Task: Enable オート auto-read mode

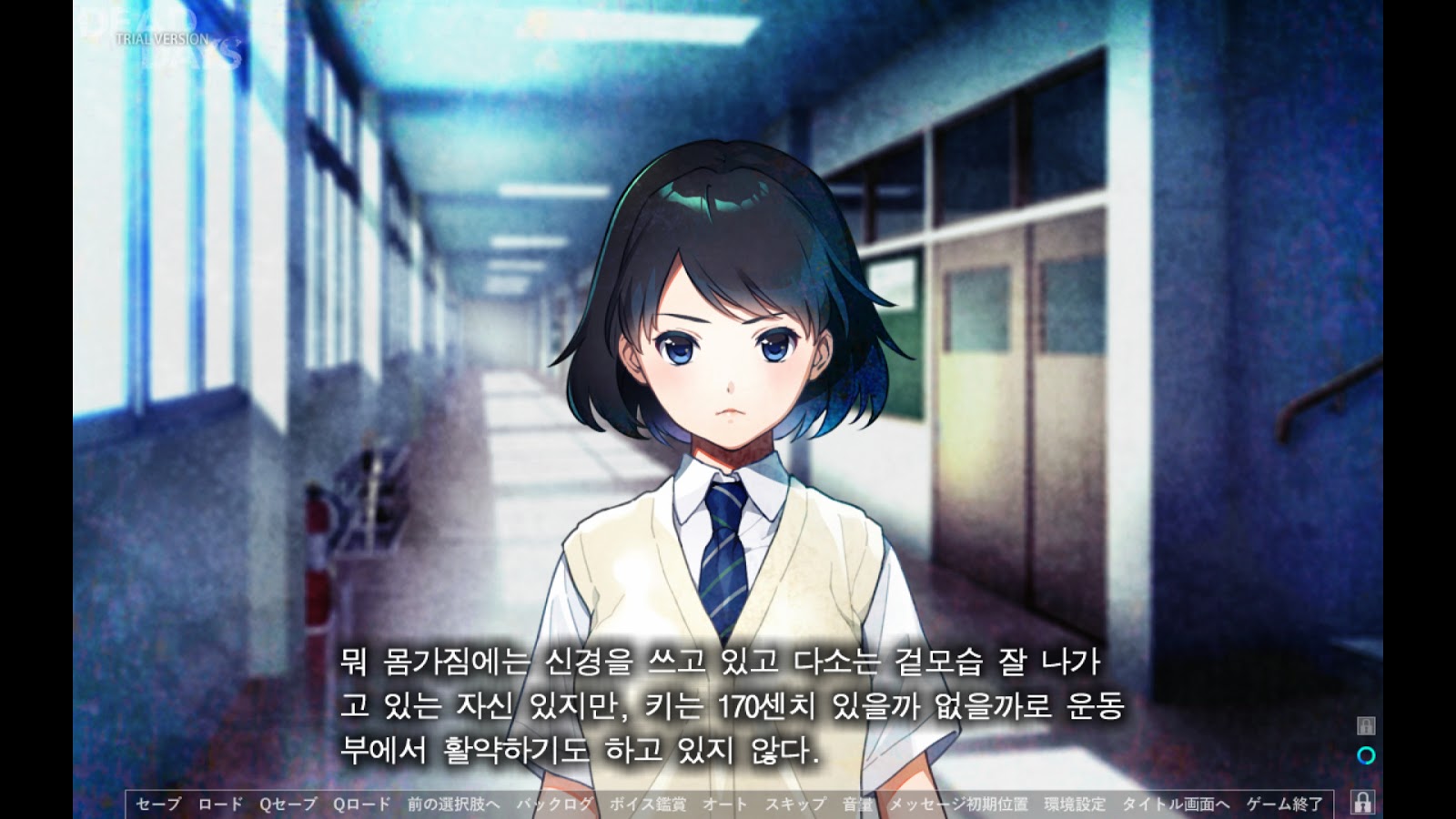Action: [x=722, y=804]
